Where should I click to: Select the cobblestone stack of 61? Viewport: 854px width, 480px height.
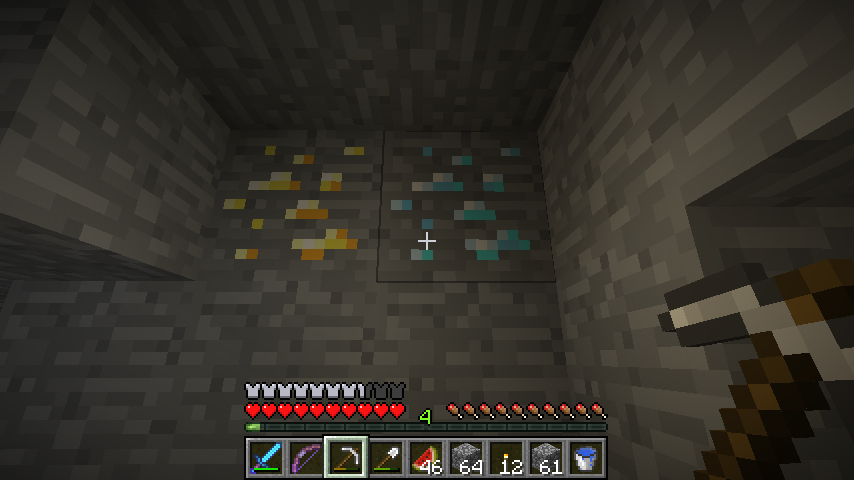coord(545,457)
